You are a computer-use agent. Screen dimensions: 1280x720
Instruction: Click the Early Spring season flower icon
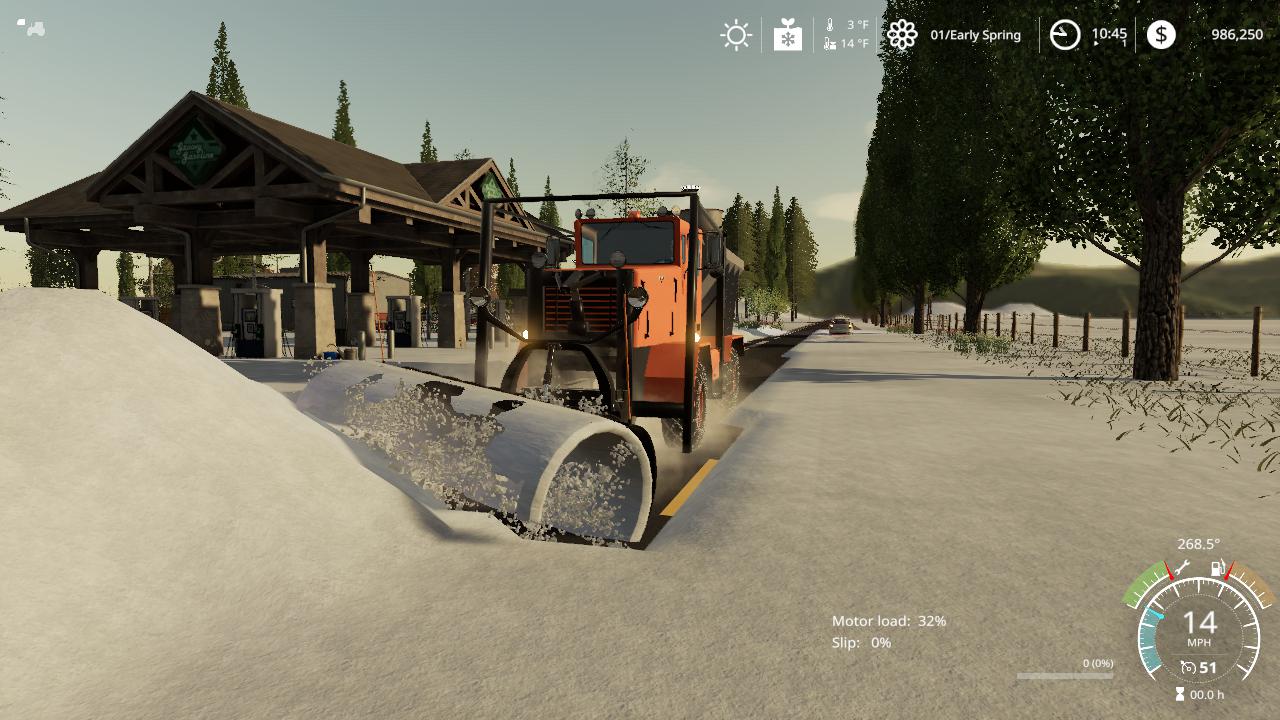point(902,35)
